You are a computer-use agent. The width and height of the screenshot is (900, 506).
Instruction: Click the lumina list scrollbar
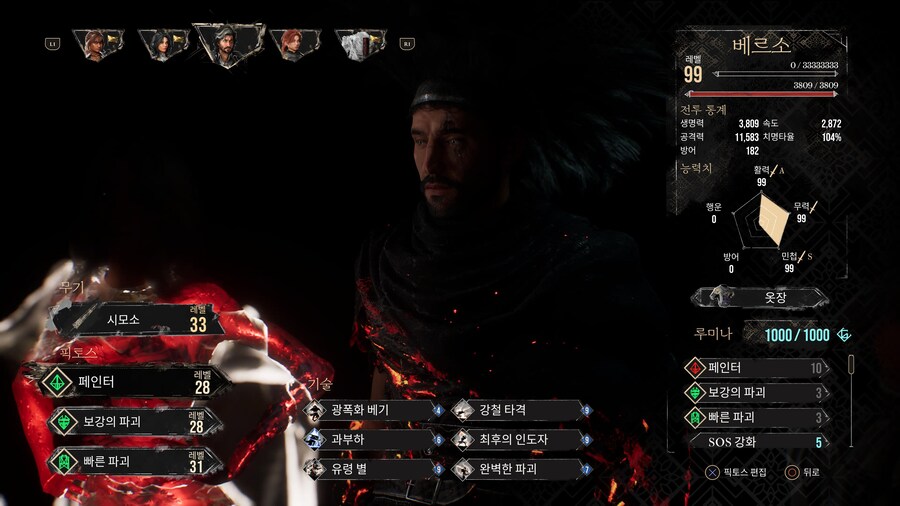pyautogui.click(x=851, y=368)
